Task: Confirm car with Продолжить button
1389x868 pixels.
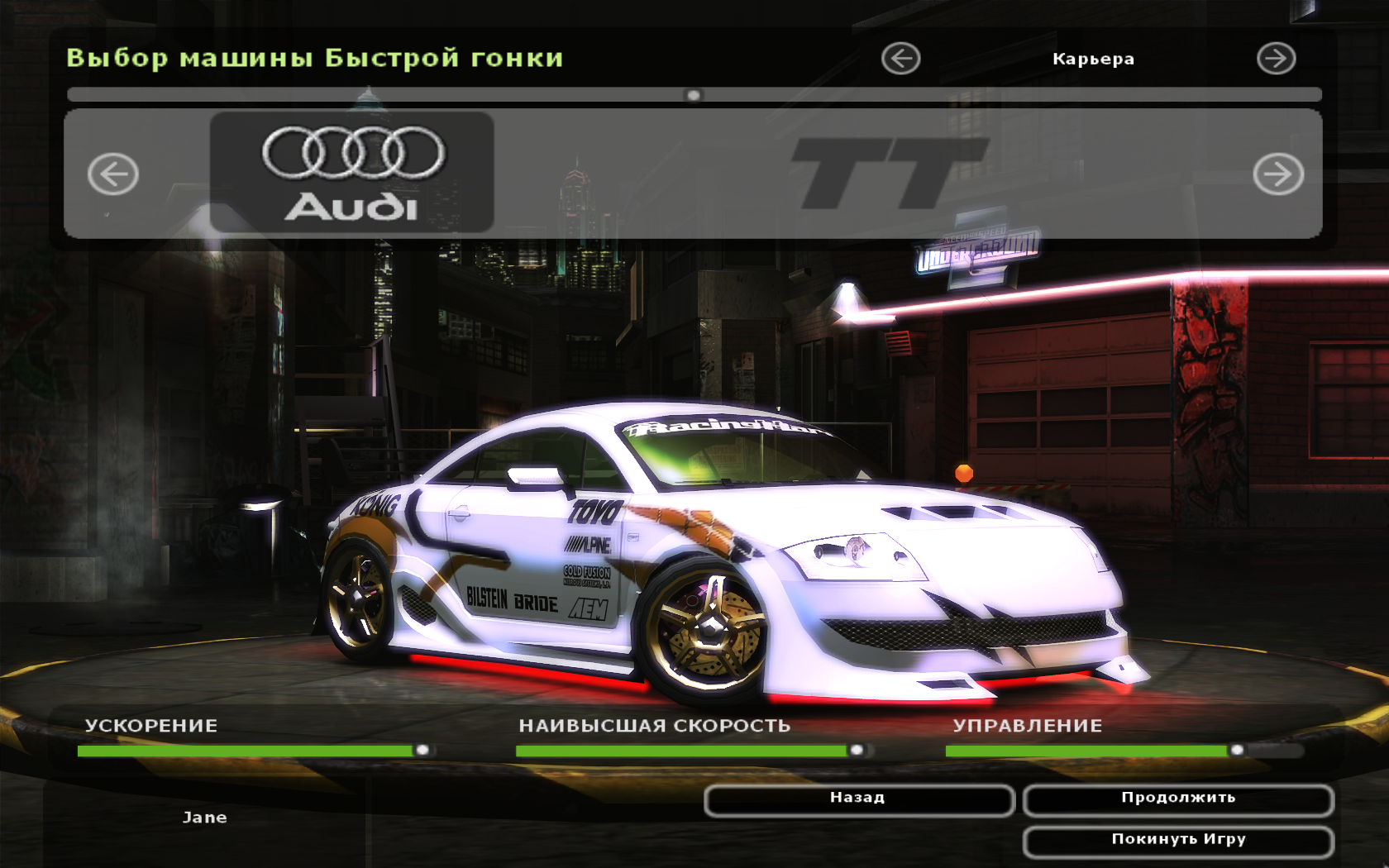Action: [x=1178, y=799]
